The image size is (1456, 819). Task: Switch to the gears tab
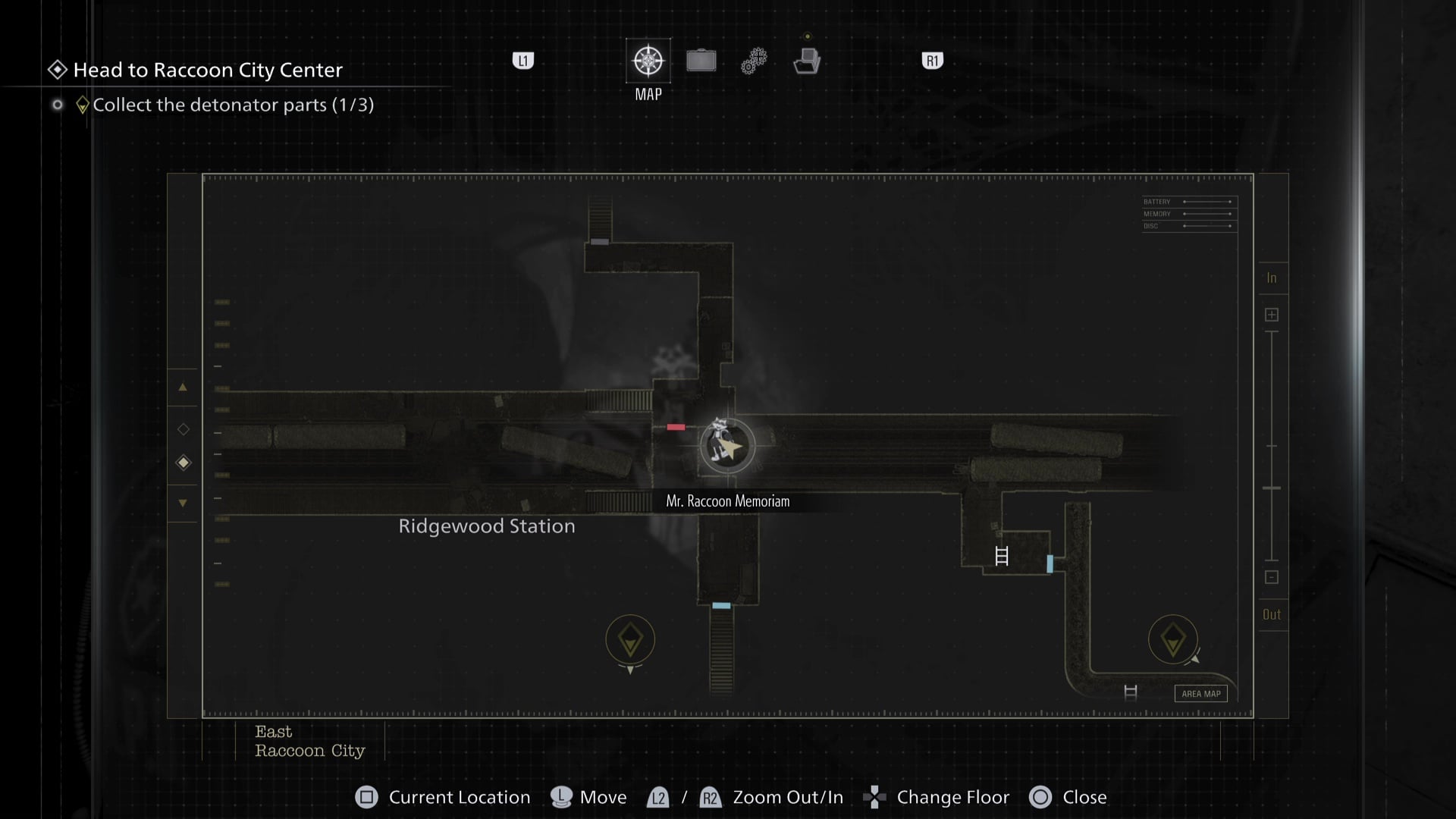(x=754, y=61)
